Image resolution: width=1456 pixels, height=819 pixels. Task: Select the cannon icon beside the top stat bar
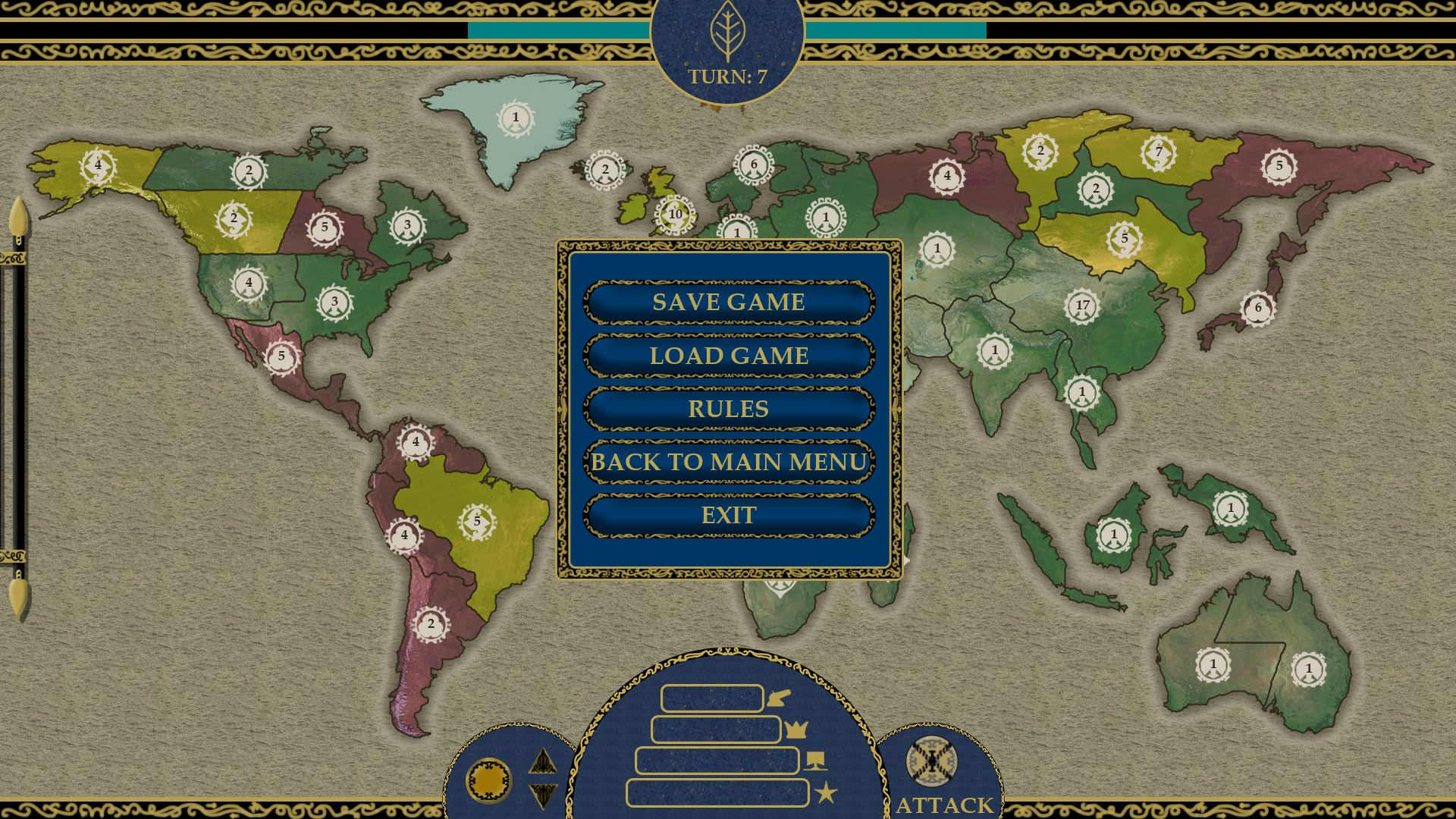tap(778, 698)
